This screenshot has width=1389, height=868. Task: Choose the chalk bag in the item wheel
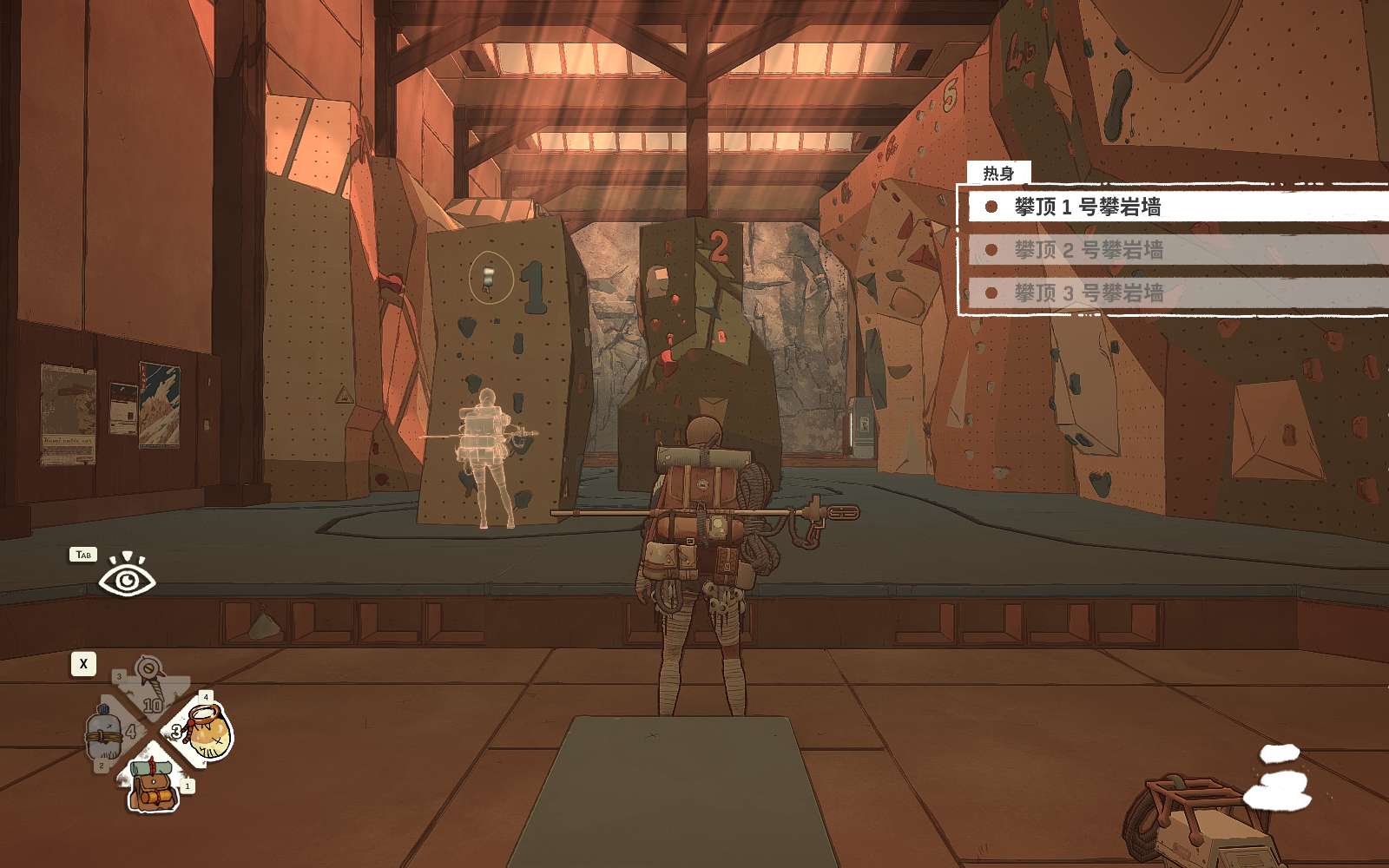coord(206,732)
